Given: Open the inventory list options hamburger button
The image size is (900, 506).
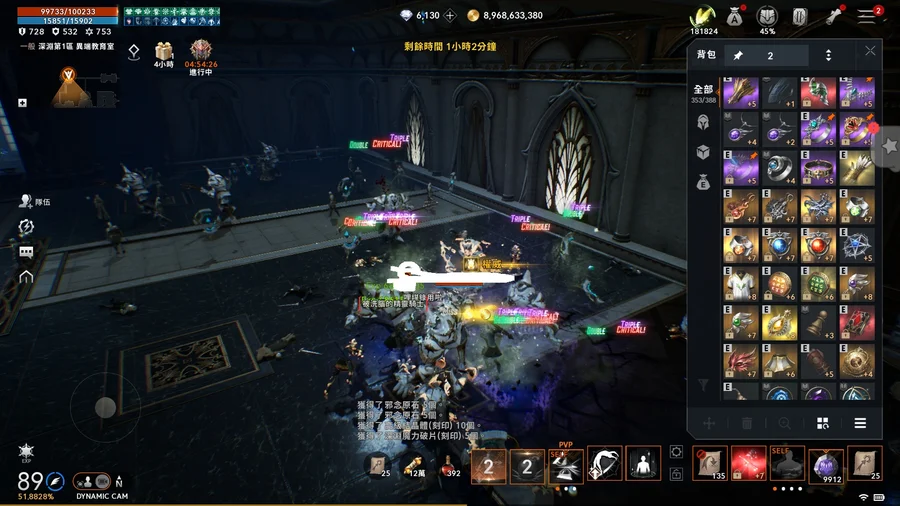Looking at the screenshot, I should click(859, 424).
